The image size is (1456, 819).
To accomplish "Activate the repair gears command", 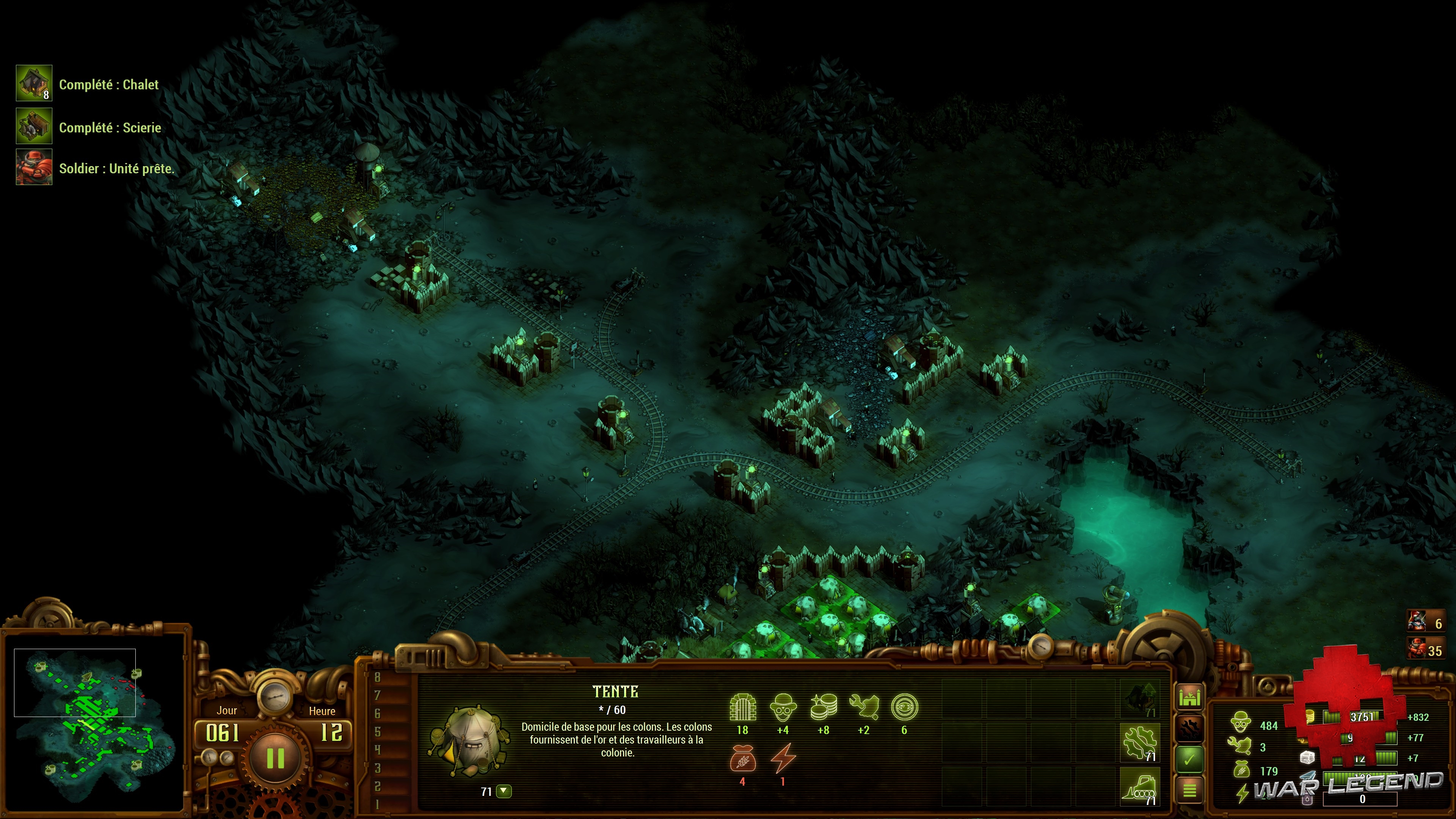I will pyautogui.click(x=1140, y=743).
